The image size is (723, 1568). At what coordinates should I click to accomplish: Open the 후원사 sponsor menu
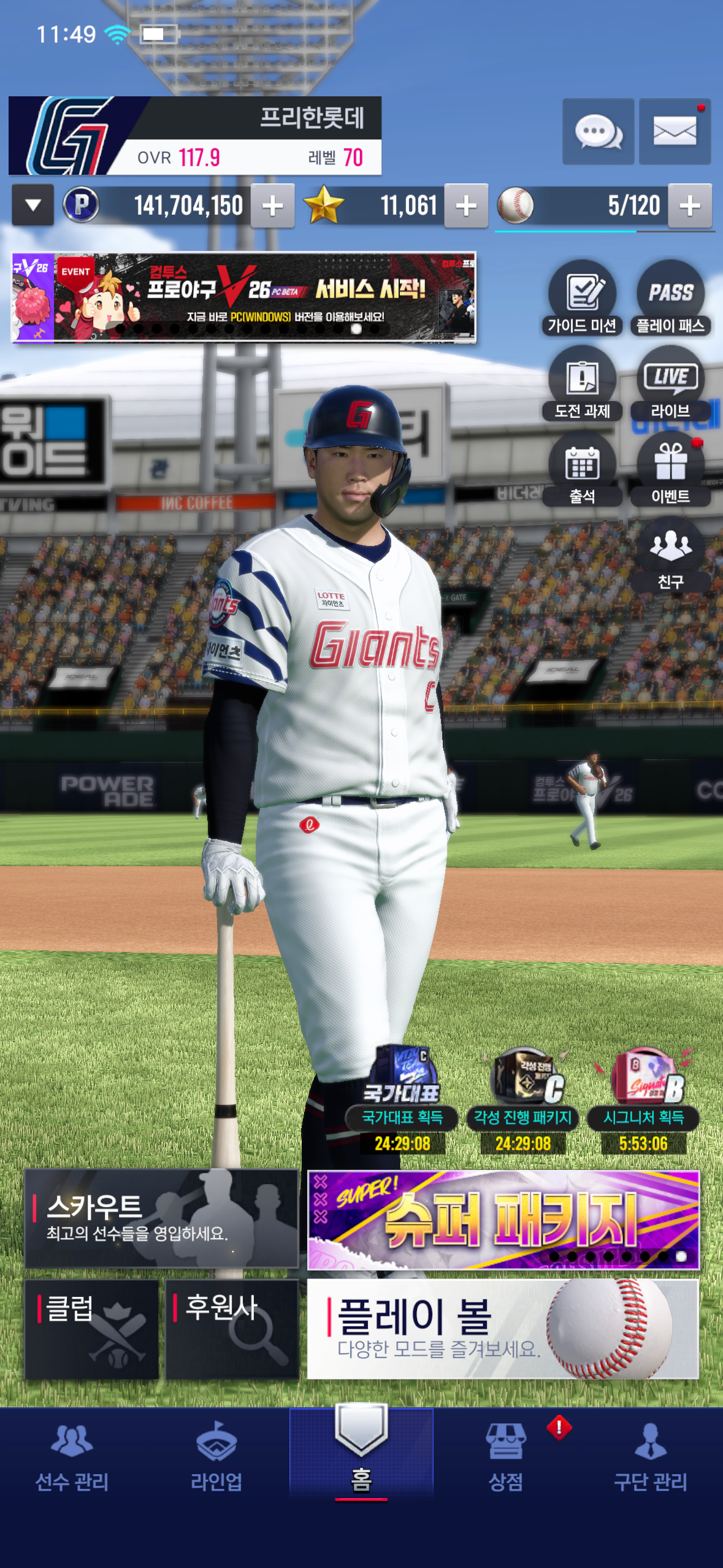pyautogui.click(x=232, y=1329)
